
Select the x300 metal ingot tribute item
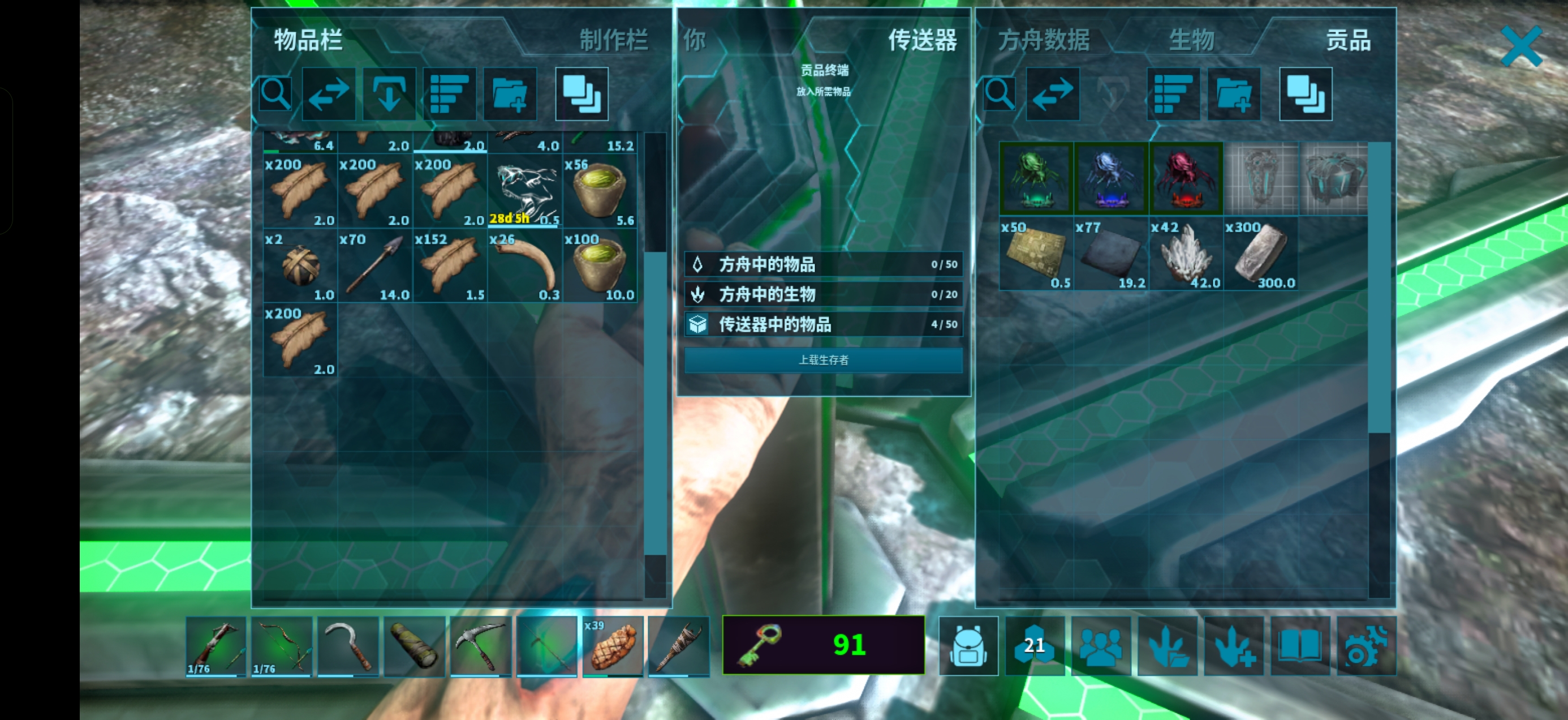[x=1262, y=254]
